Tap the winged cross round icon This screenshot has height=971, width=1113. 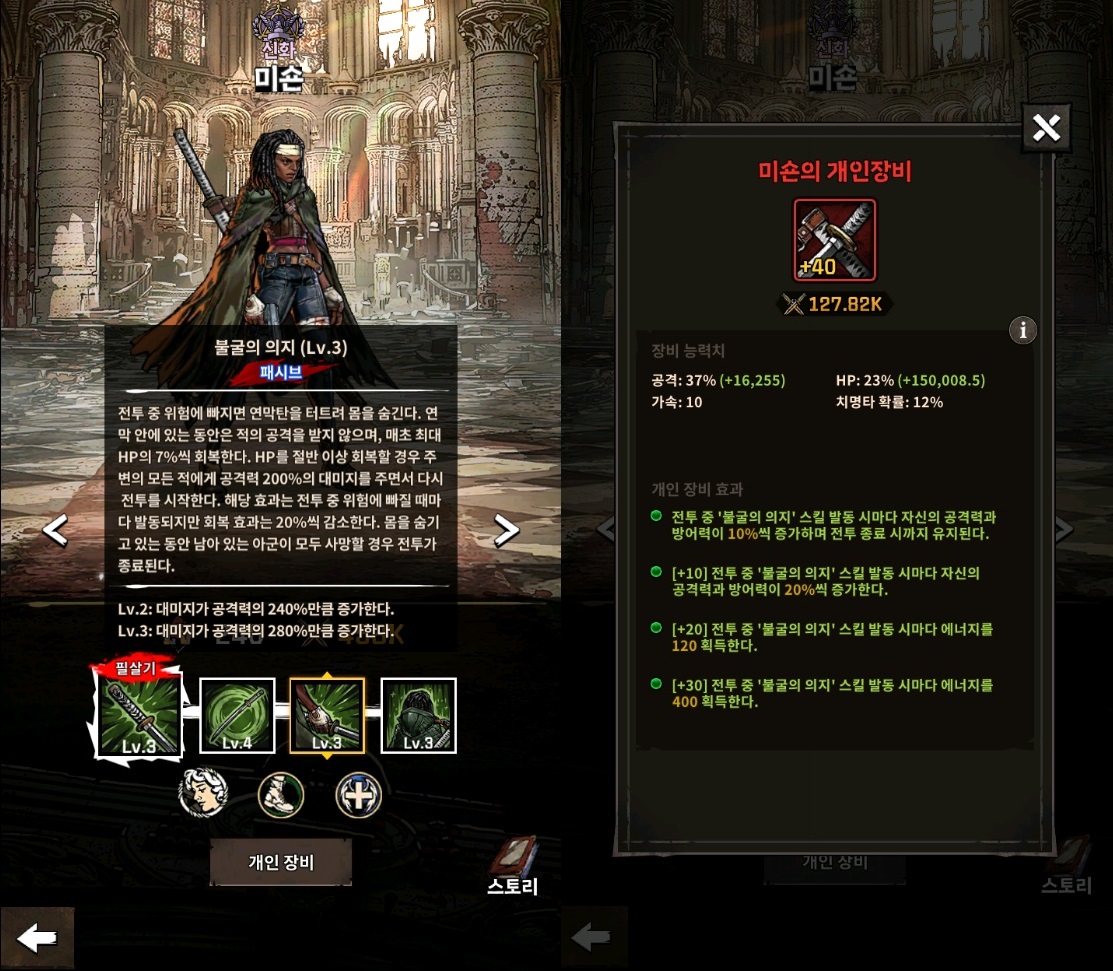[359, 795]
